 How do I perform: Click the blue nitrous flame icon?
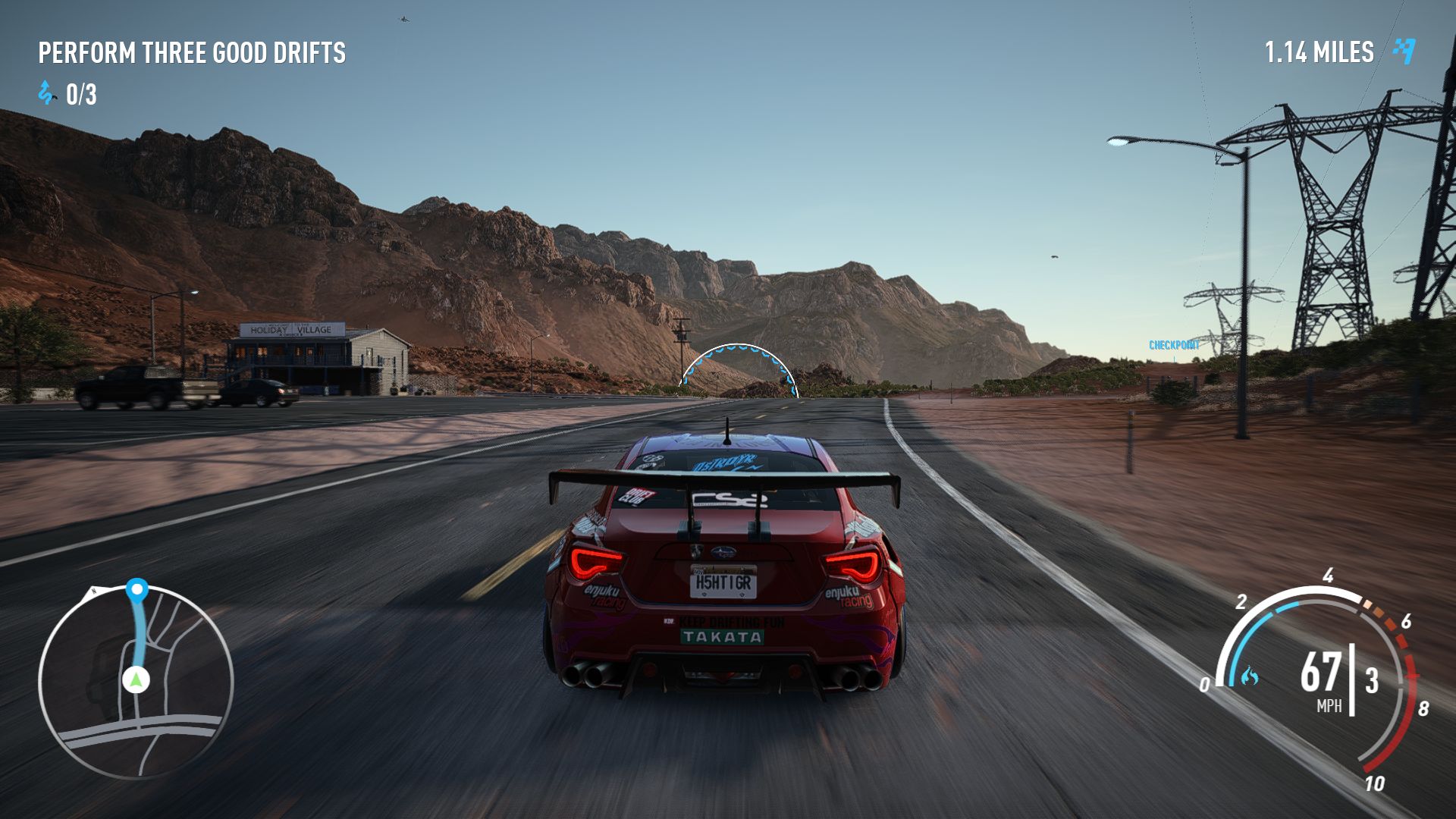[x=1250, y=676]
